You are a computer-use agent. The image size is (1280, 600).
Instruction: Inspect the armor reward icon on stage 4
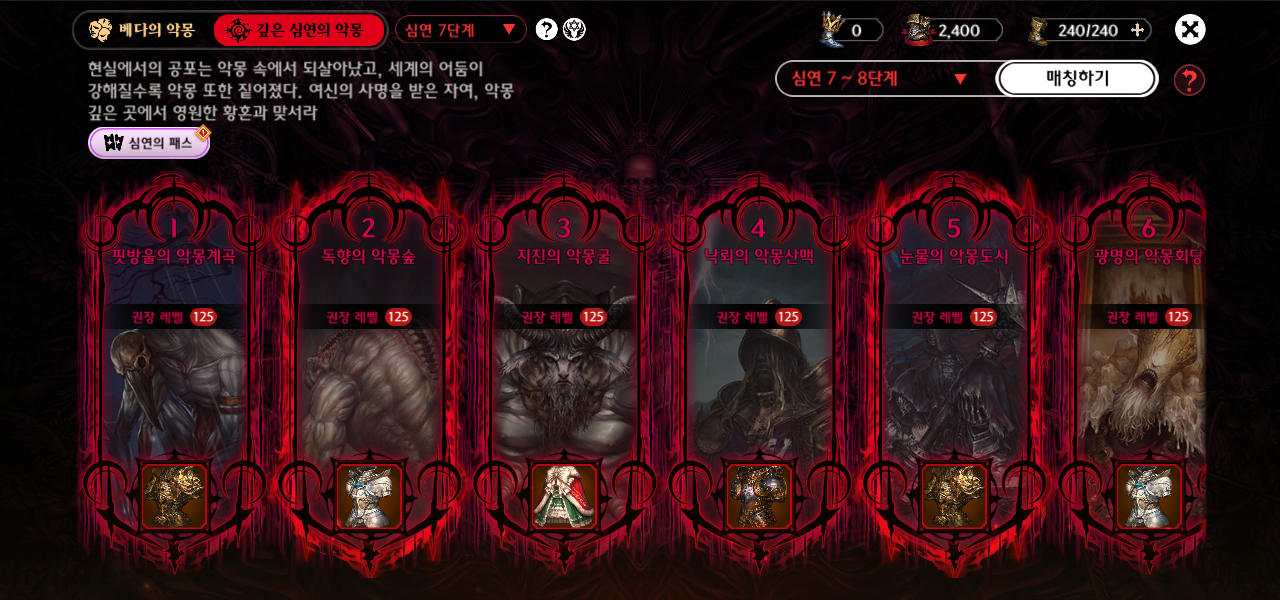[x=759, y=496]
